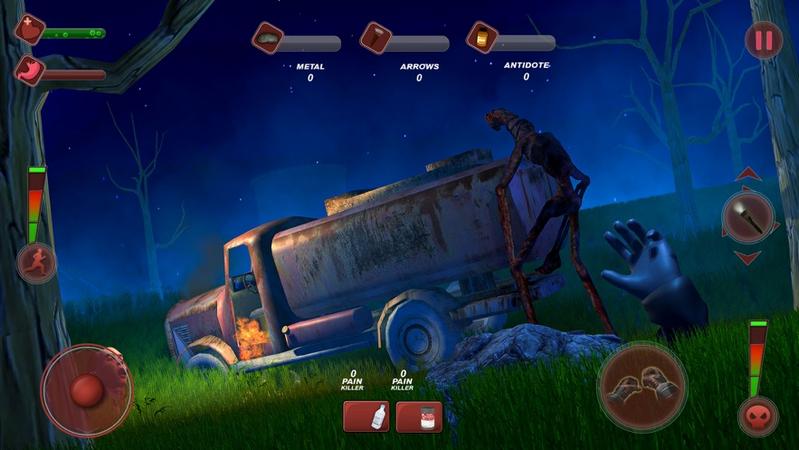This screenshot has height=450, width=799.
Task: Select the torch weapon icon
Action: (x=748, y=216)
